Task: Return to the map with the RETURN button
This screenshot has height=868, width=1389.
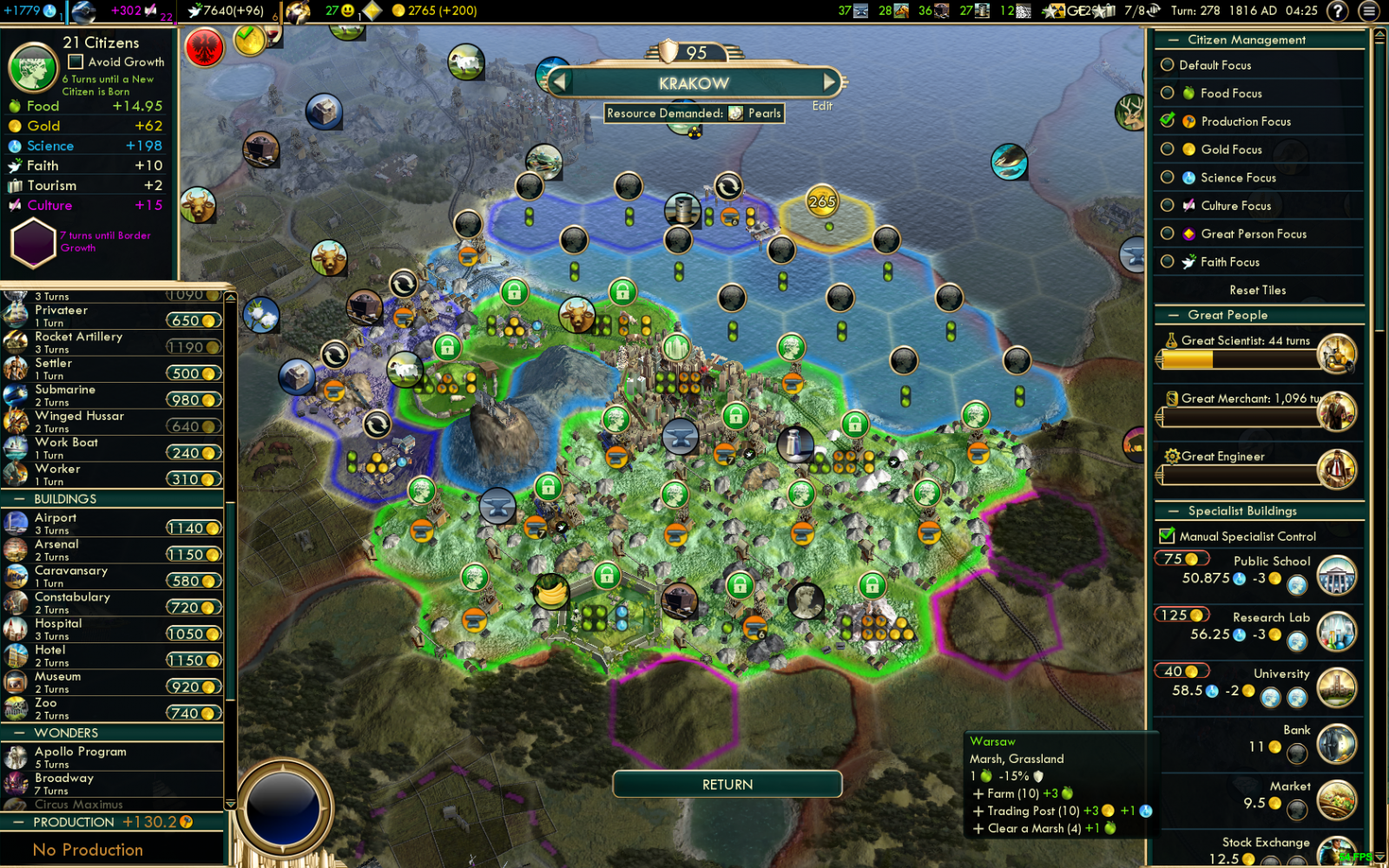Action: (727, 785)
